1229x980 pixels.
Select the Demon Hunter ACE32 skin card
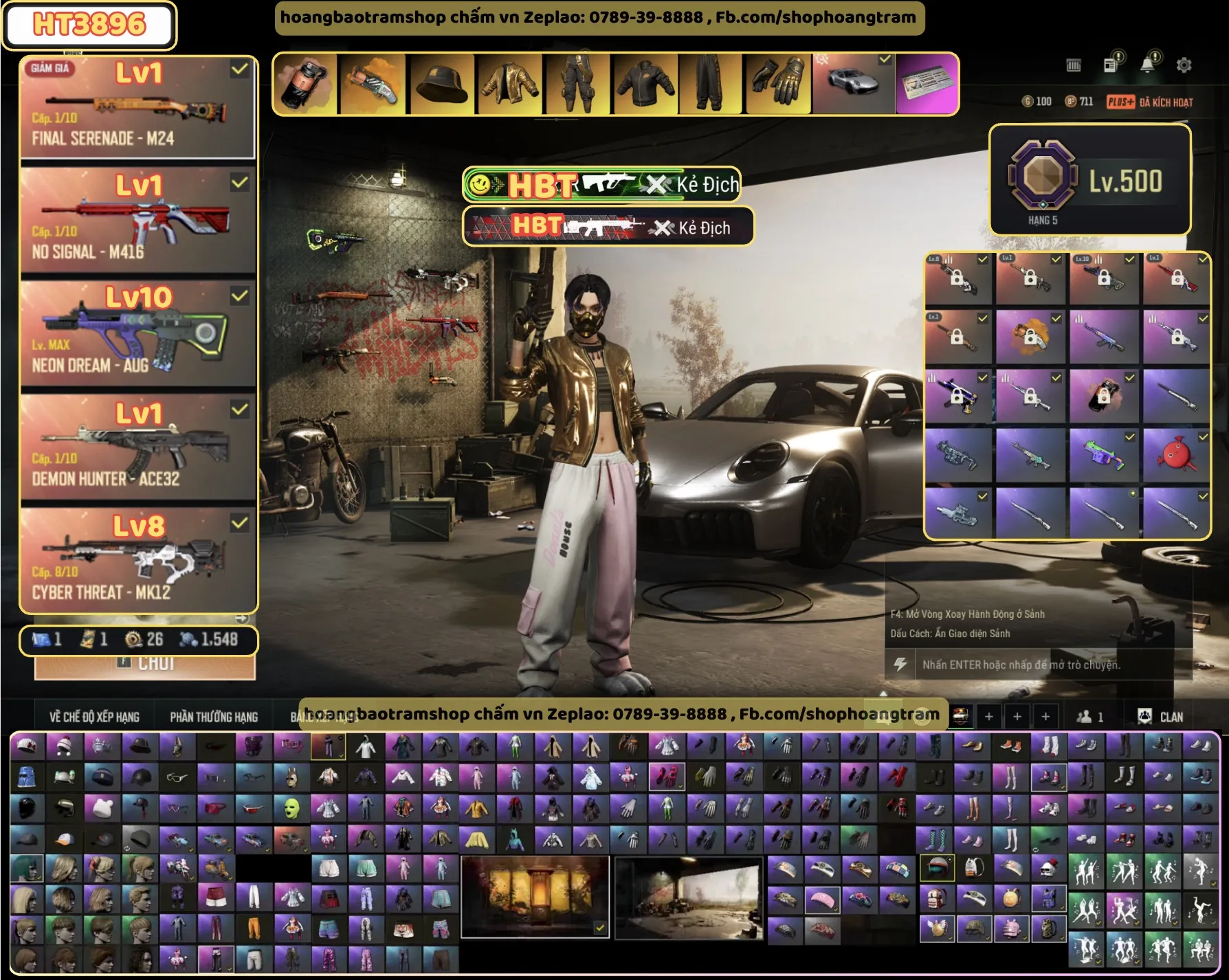pyautogui.click(x=137, y=447)
